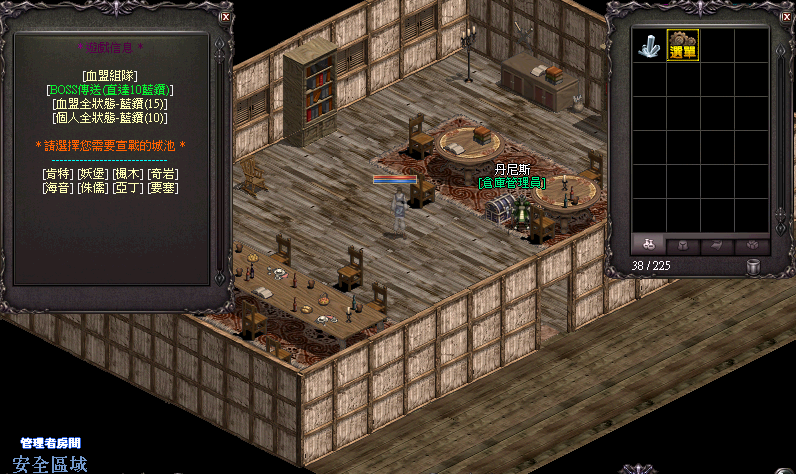Switch to the last inventory tab

click(752, 245)
